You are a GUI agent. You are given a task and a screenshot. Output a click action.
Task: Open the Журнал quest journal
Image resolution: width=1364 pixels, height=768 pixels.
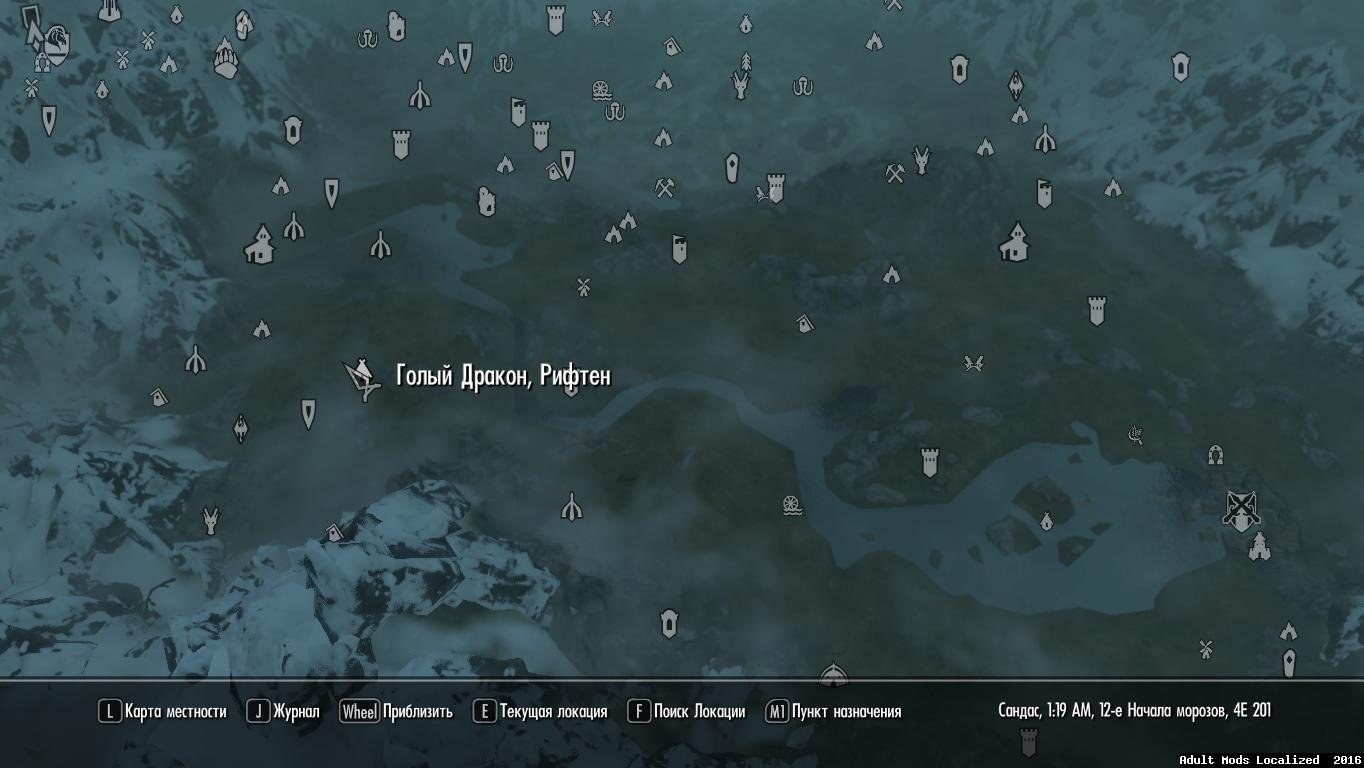click(x=293, y=712)
